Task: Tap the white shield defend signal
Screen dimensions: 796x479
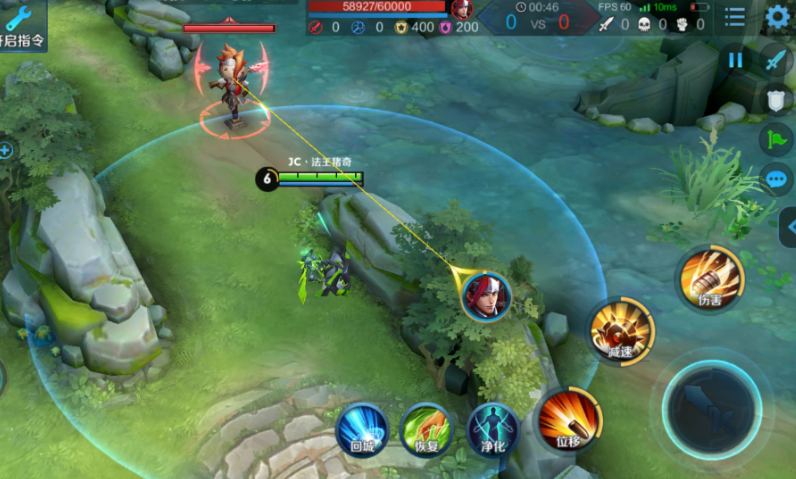Action: tap(777, 99)
